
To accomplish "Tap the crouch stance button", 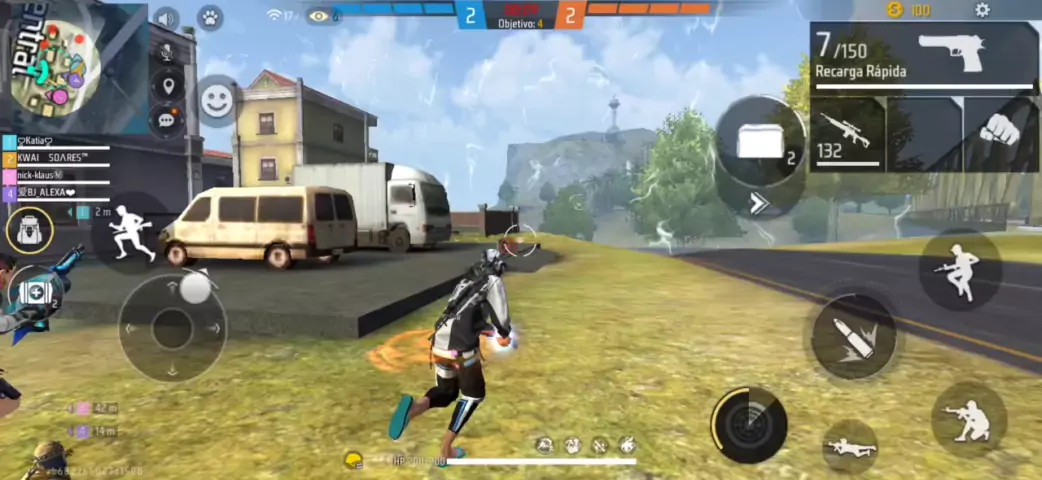I will [x=968, y=419].
